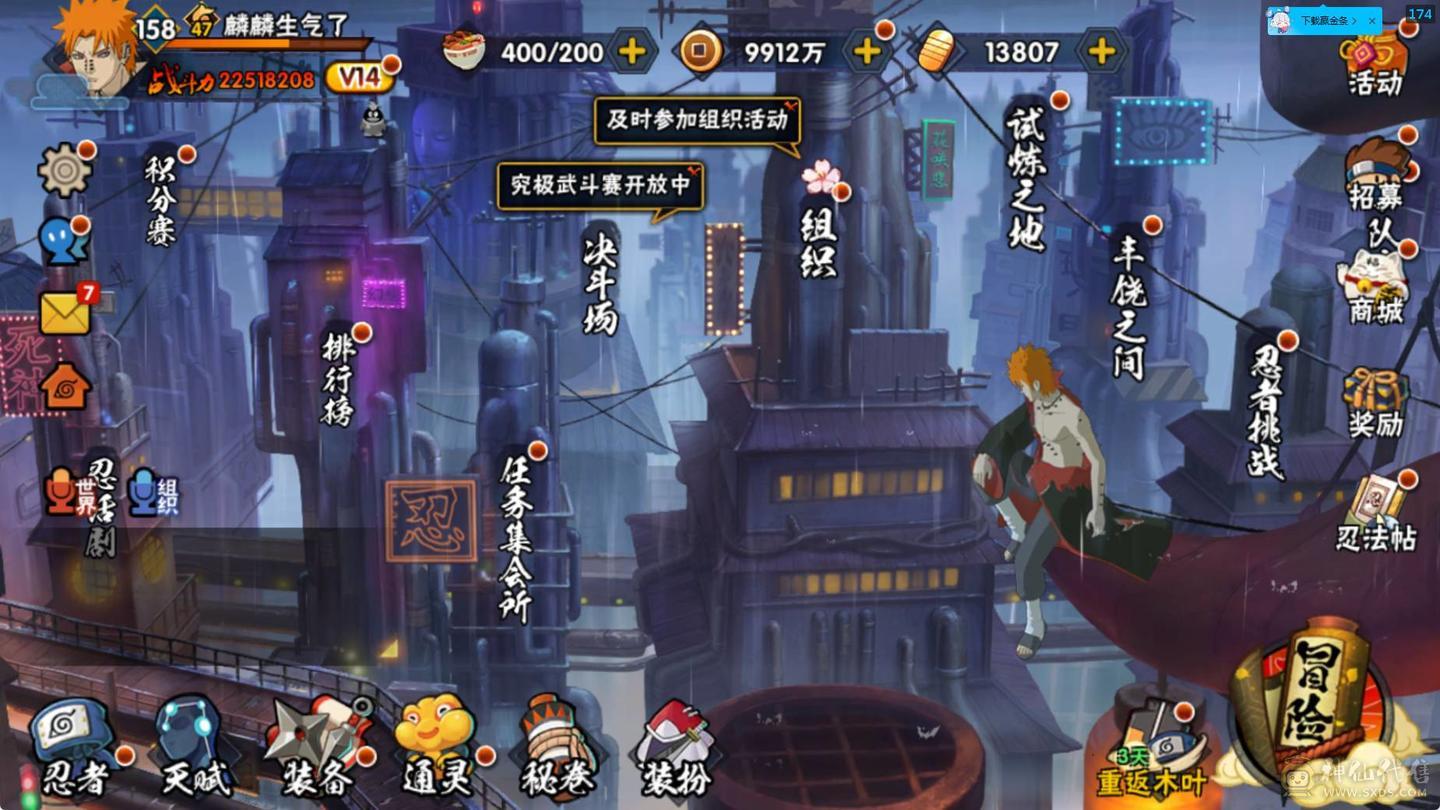
Task: Toggle the 世界 world voice chat microphone
Action: tap(62, 490)
